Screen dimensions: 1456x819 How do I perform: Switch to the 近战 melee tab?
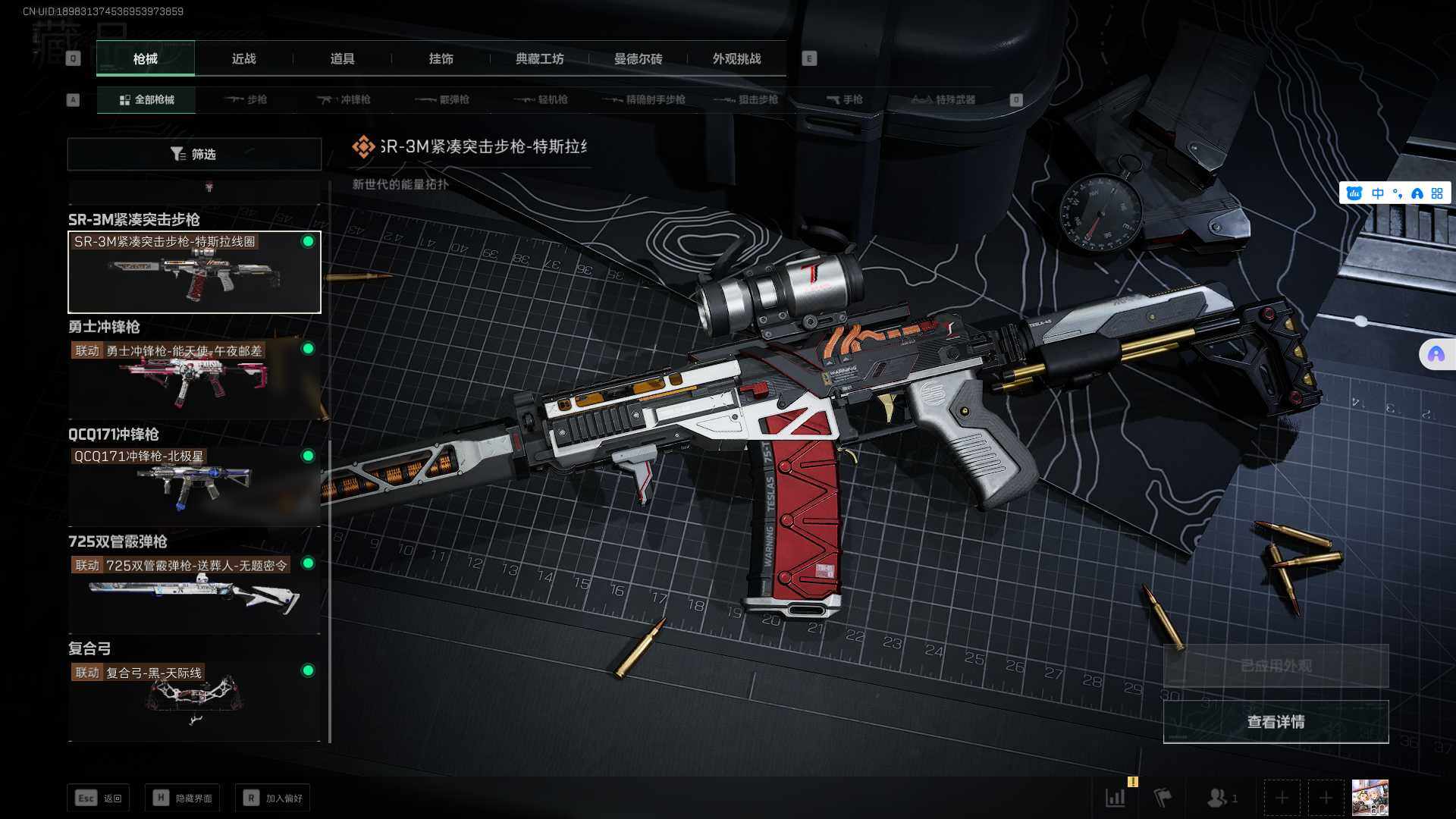243,59
